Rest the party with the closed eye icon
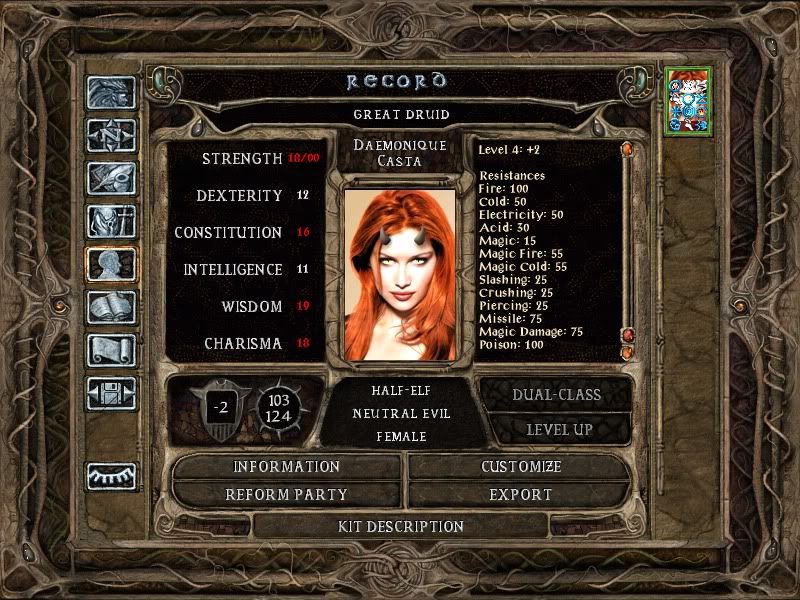The height and width of the screenshot is (600, 800). point(111,476)
